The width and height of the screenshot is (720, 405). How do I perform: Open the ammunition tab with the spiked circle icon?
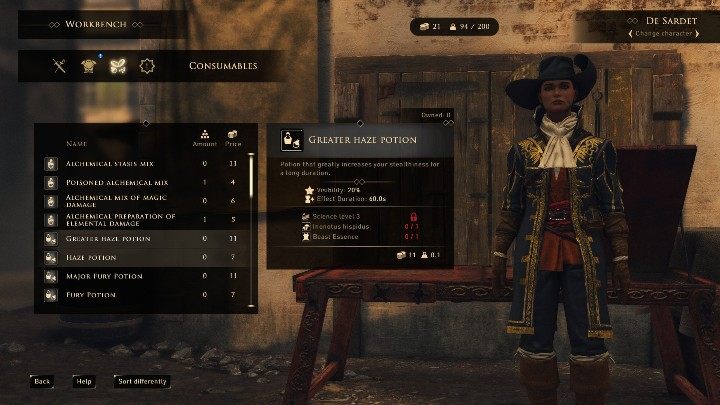(x=147, y=67)
